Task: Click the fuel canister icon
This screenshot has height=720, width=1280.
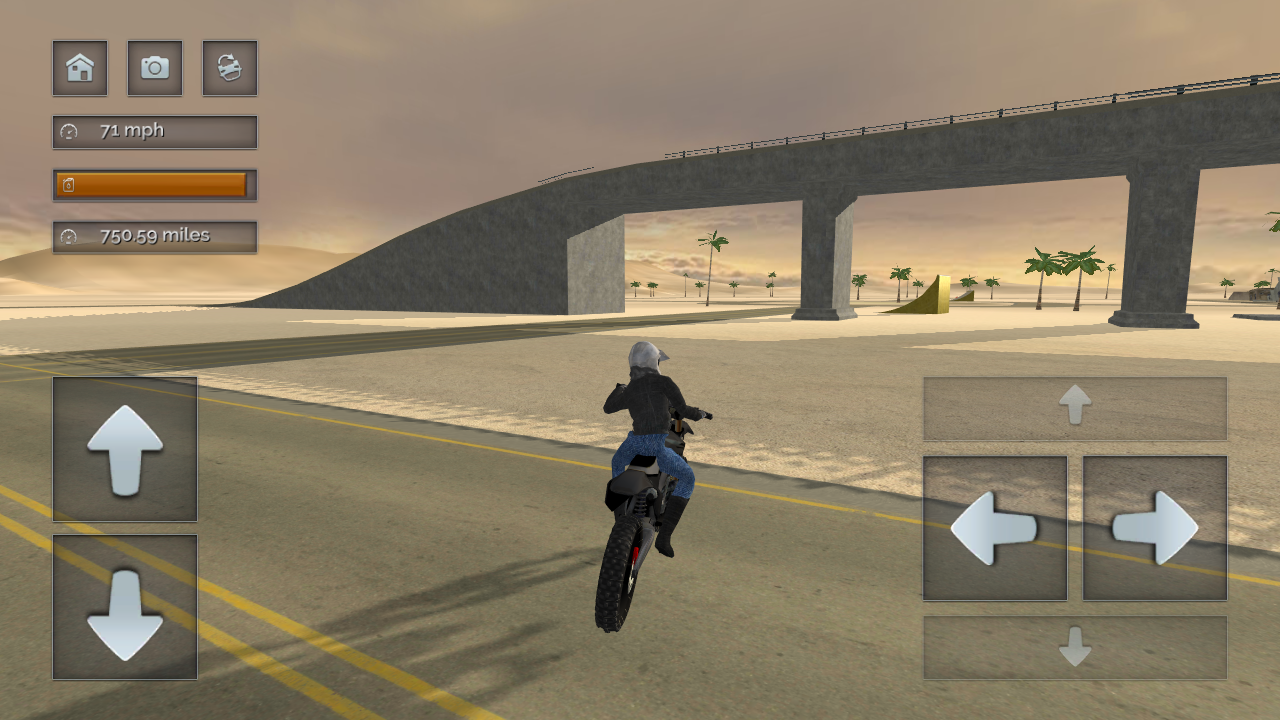Action: click(67, 184)
